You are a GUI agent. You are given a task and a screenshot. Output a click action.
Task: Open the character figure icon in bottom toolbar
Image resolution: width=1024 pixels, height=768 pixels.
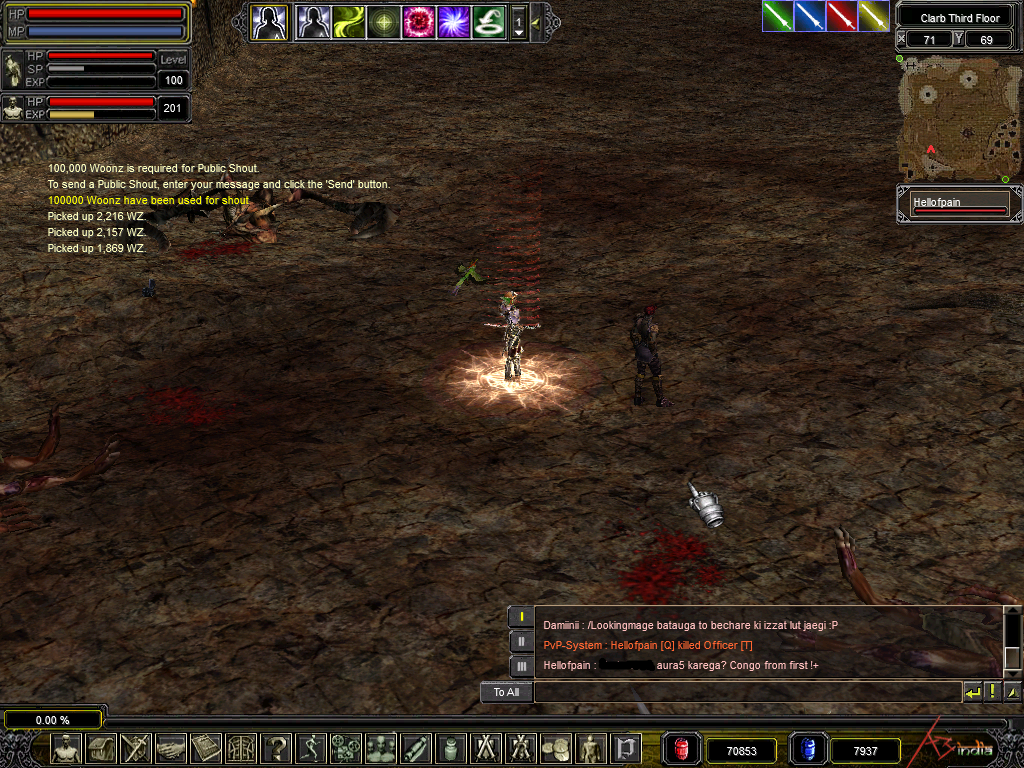pos(66,748)
